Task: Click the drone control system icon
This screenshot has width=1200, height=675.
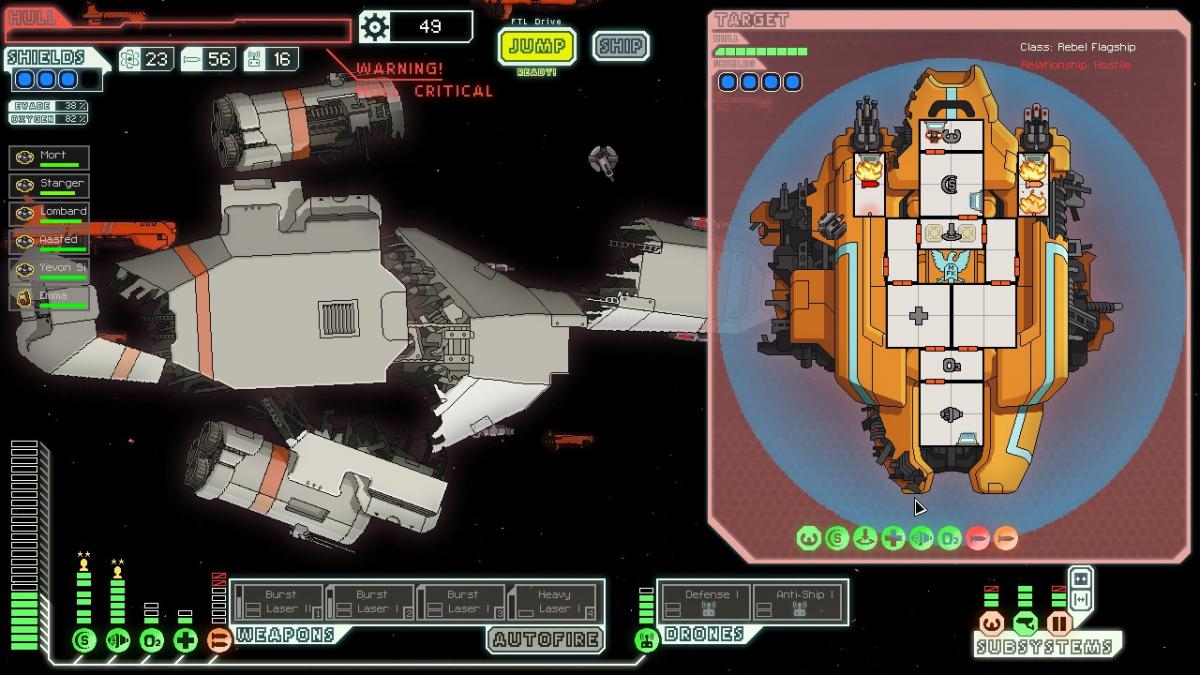Action: [646, 640]
